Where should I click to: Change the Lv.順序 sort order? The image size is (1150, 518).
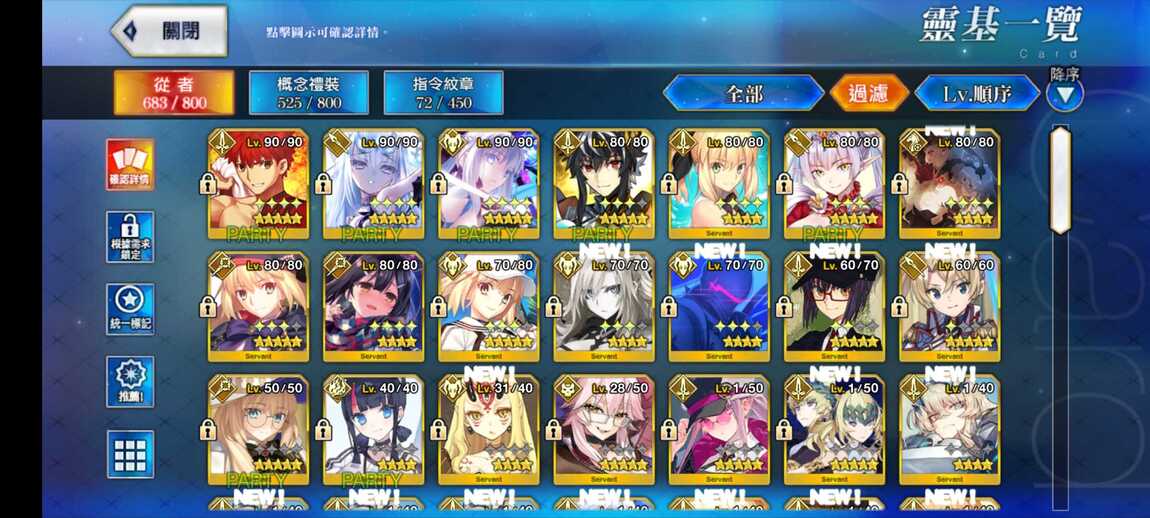[977, 94]
